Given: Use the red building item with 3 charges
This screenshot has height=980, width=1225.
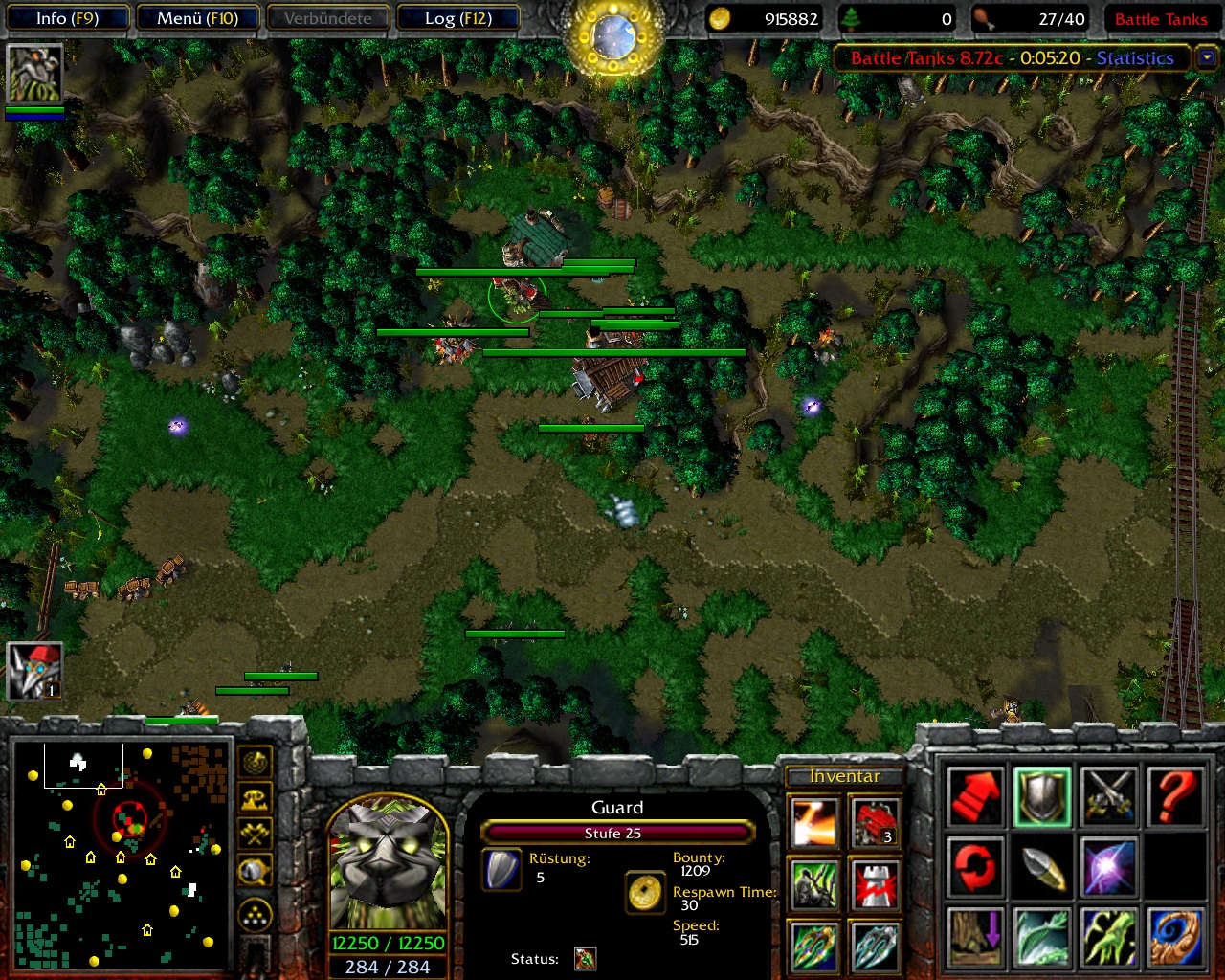Looking at the screenshot, I should tap(875, 822).
